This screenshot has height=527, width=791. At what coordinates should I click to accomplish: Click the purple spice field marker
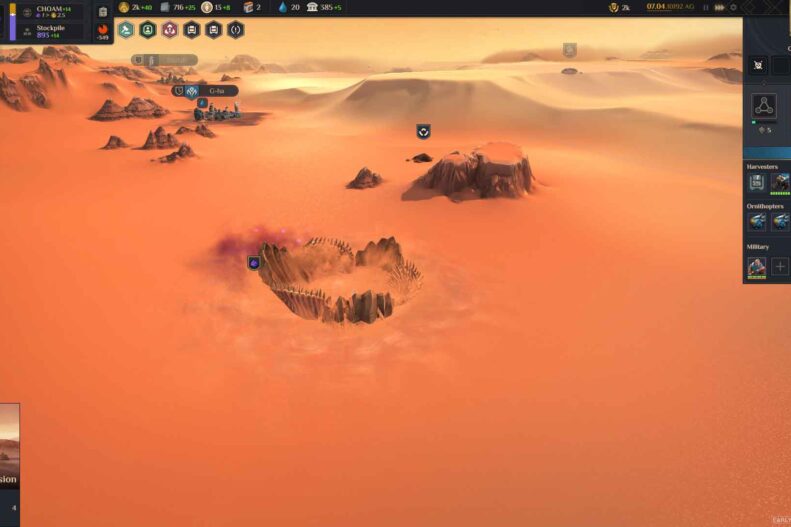[254, 263]
